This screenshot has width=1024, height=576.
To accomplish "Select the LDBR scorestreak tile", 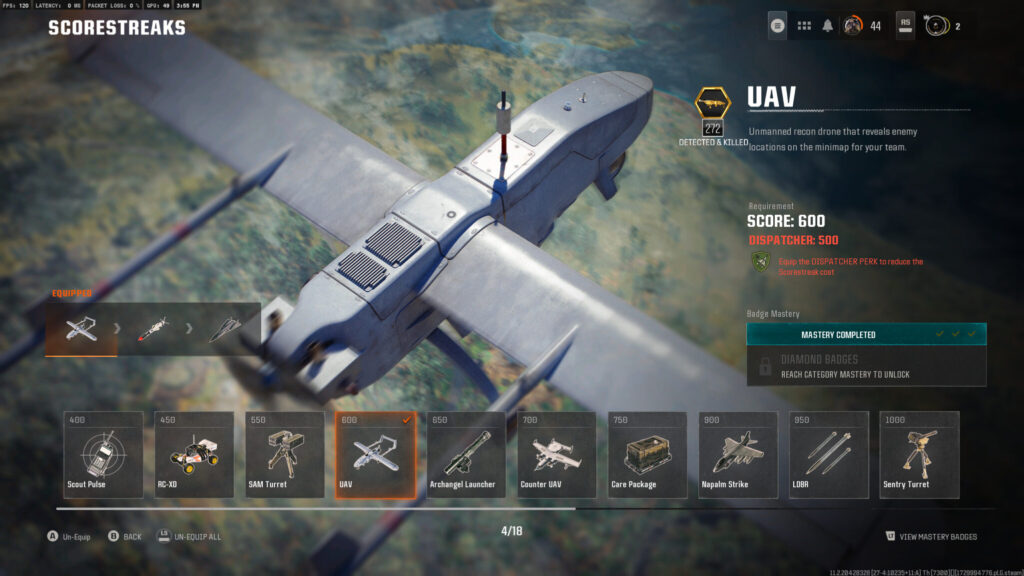I will point(829,455).
